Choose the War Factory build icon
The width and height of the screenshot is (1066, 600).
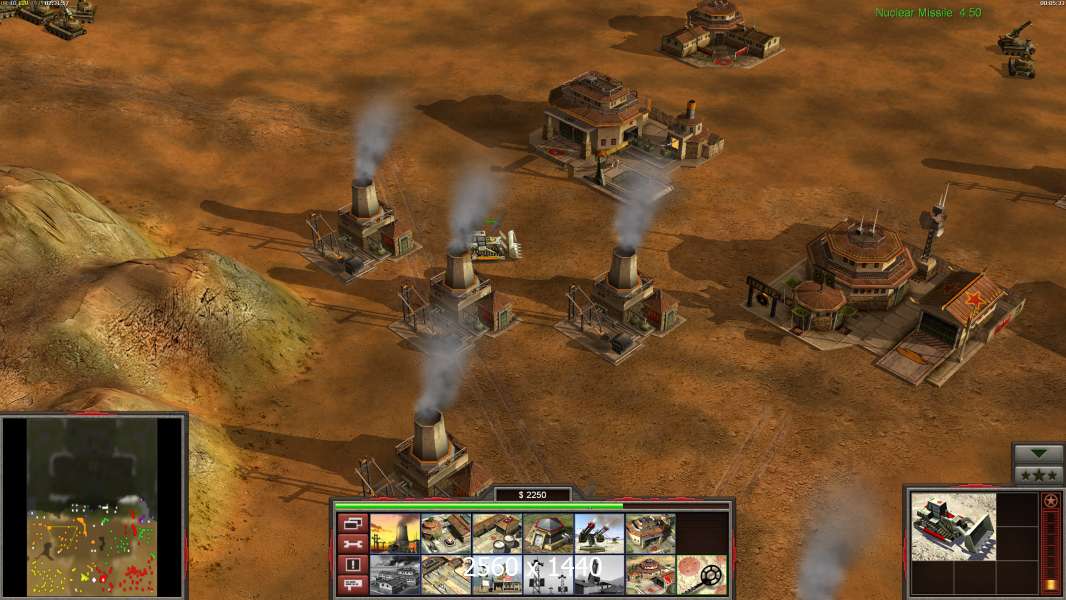coord(650,534)
